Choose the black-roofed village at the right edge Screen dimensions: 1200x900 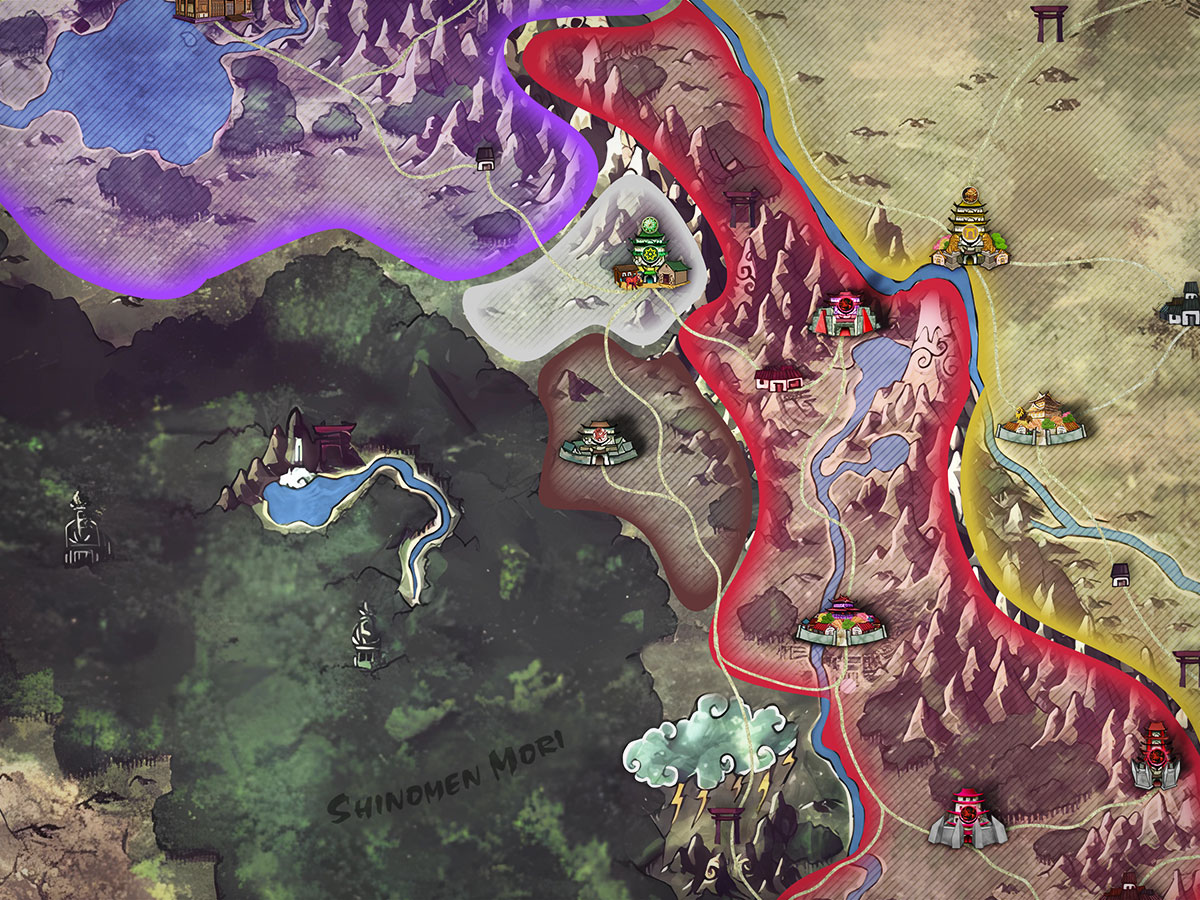point(1185,306)
